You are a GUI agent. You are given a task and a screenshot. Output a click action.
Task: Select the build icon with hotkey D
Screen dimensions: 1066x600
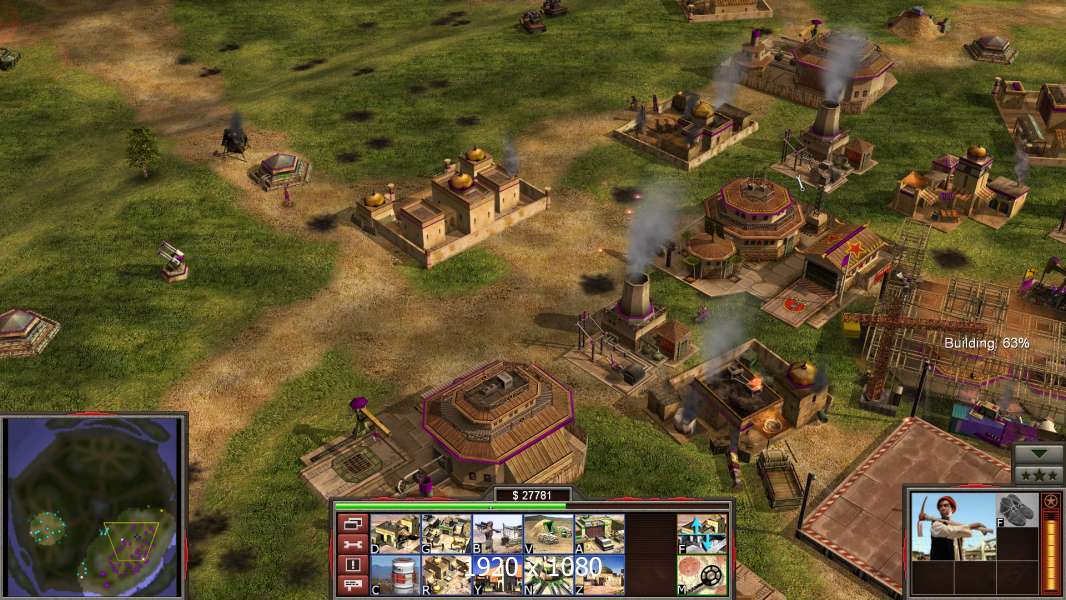coord(395,534)
